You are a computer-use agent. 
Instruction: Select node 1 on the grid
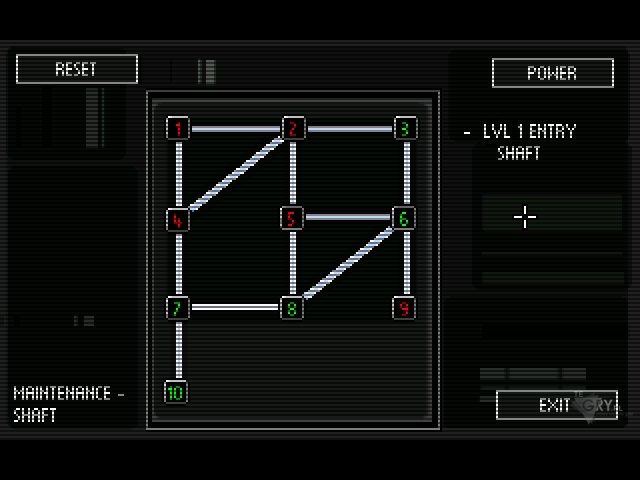click(x=179, y=129)
